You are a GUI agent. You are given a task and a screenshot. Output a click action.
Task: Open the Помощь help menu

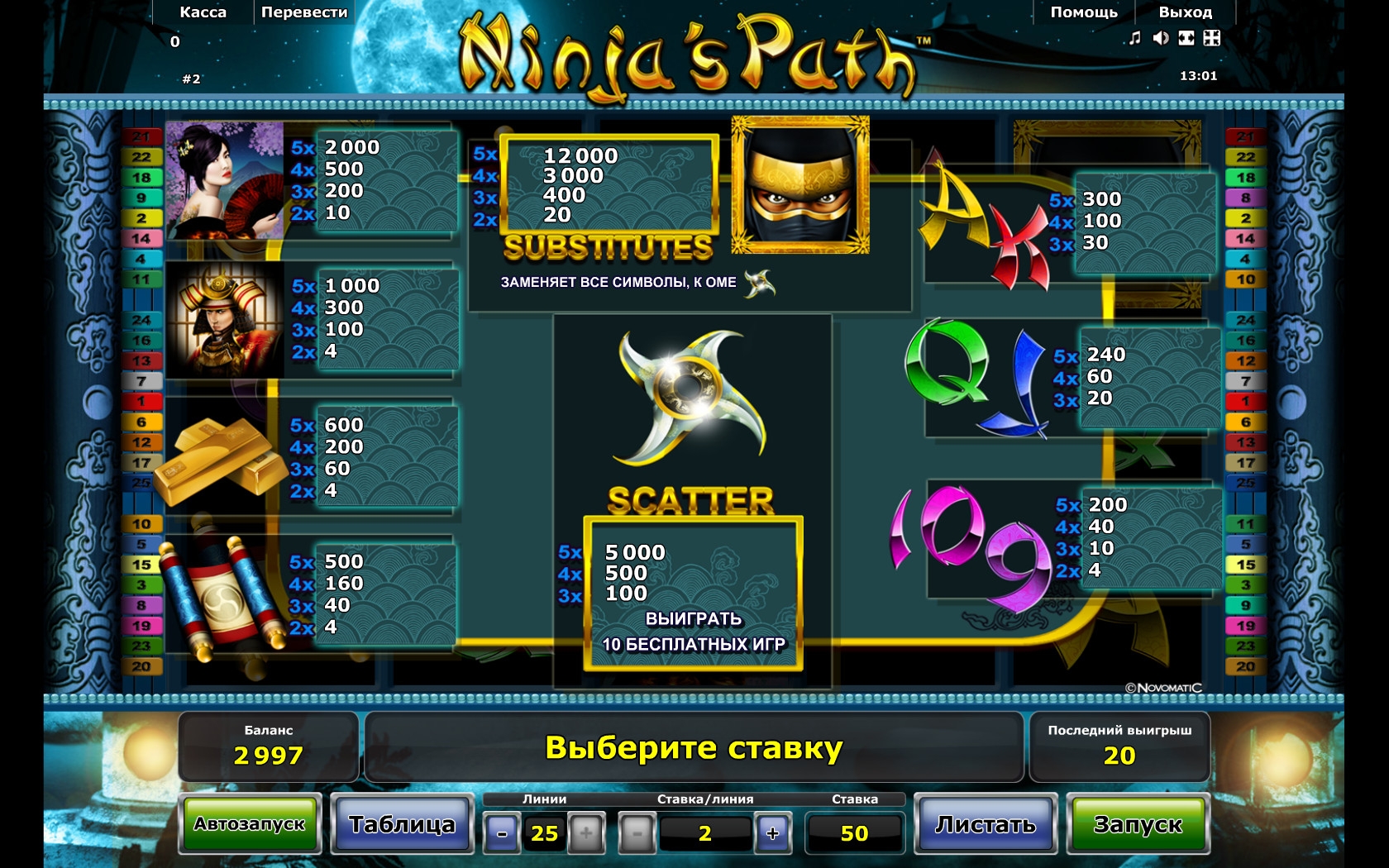click(1084, 12)
